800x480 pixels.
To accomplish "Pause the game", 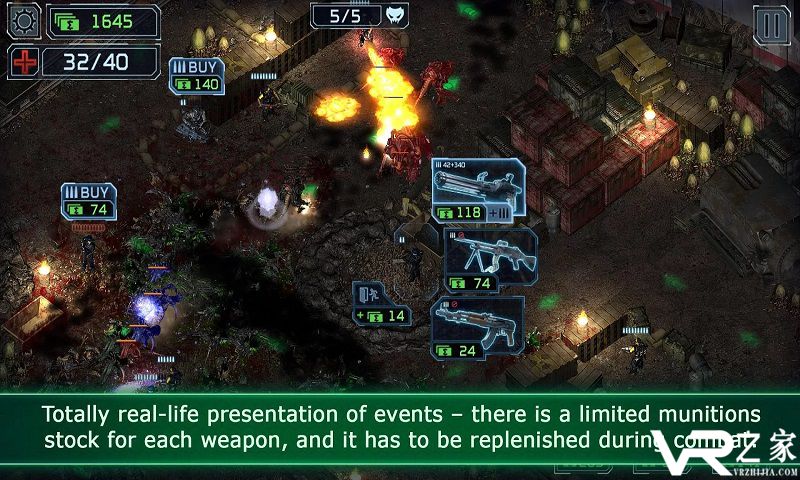I will click(x=770, y=26).
